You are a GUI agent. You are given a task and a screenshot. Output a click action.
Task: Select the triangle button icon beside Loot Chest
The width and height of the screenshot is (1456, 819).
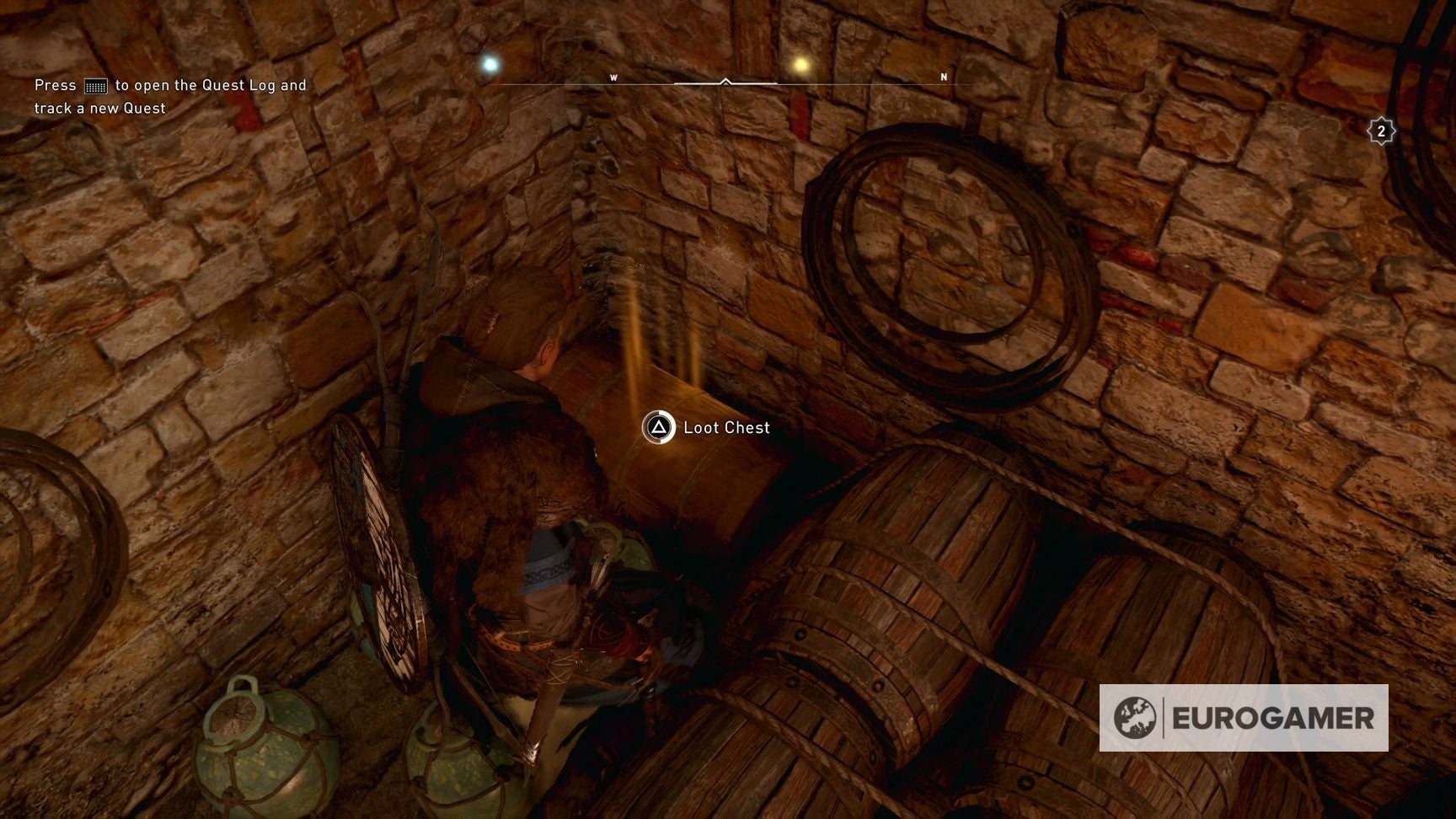(660, 428)
